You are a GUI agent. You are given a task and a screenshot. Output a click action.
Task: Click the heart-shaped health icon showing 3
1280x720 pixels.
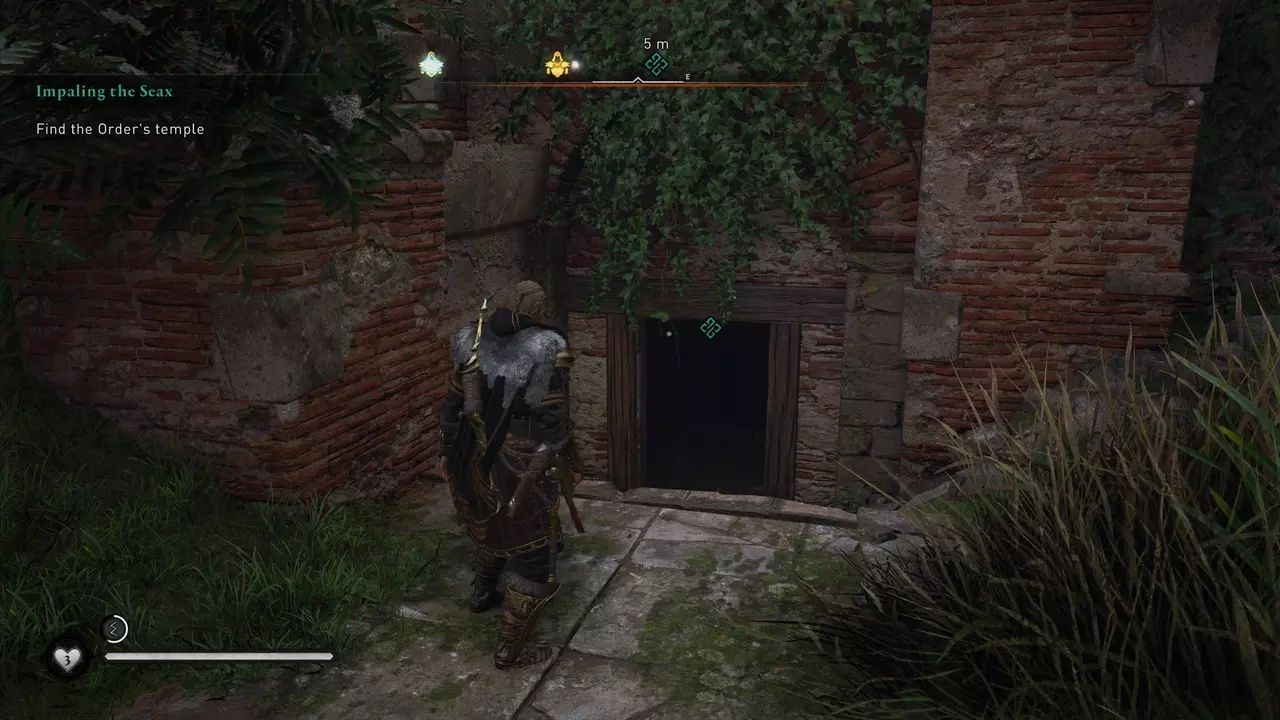(x=66, y=657)
